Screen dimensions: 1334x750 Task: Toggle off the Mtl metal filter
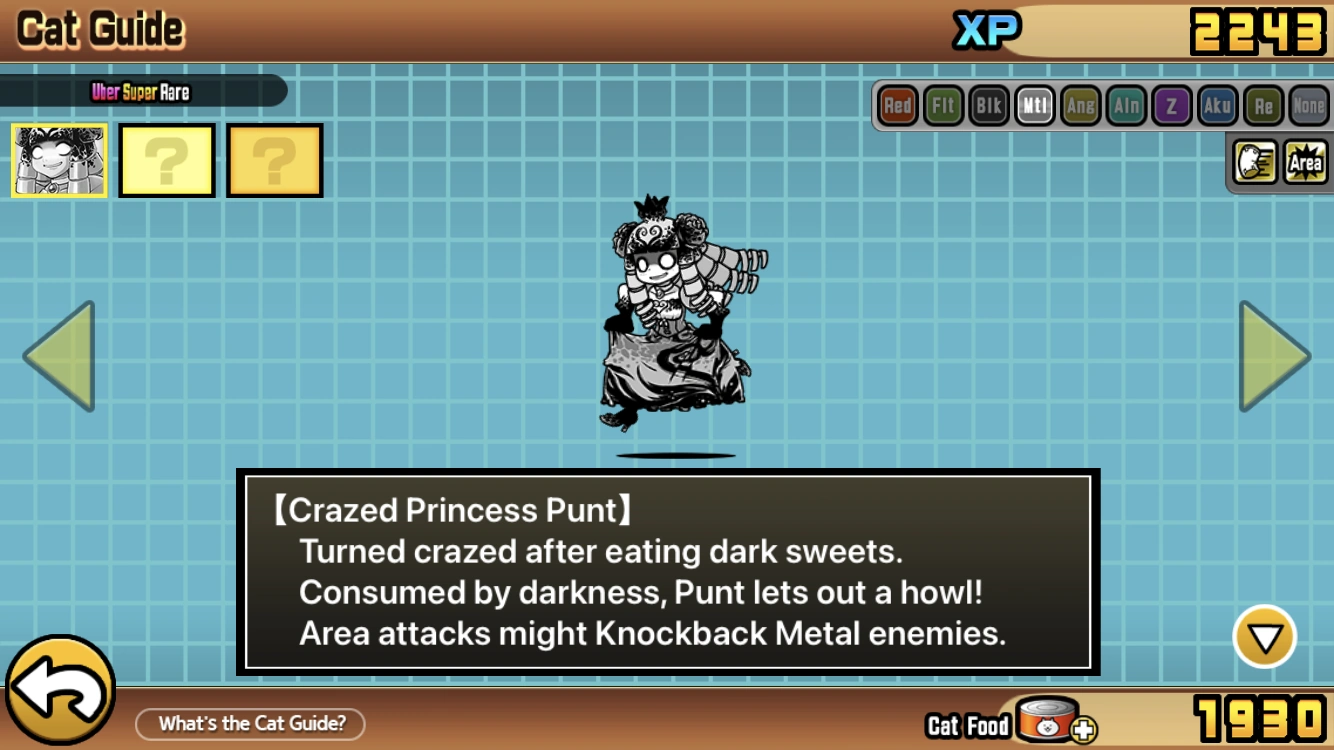coord(1034,105)
